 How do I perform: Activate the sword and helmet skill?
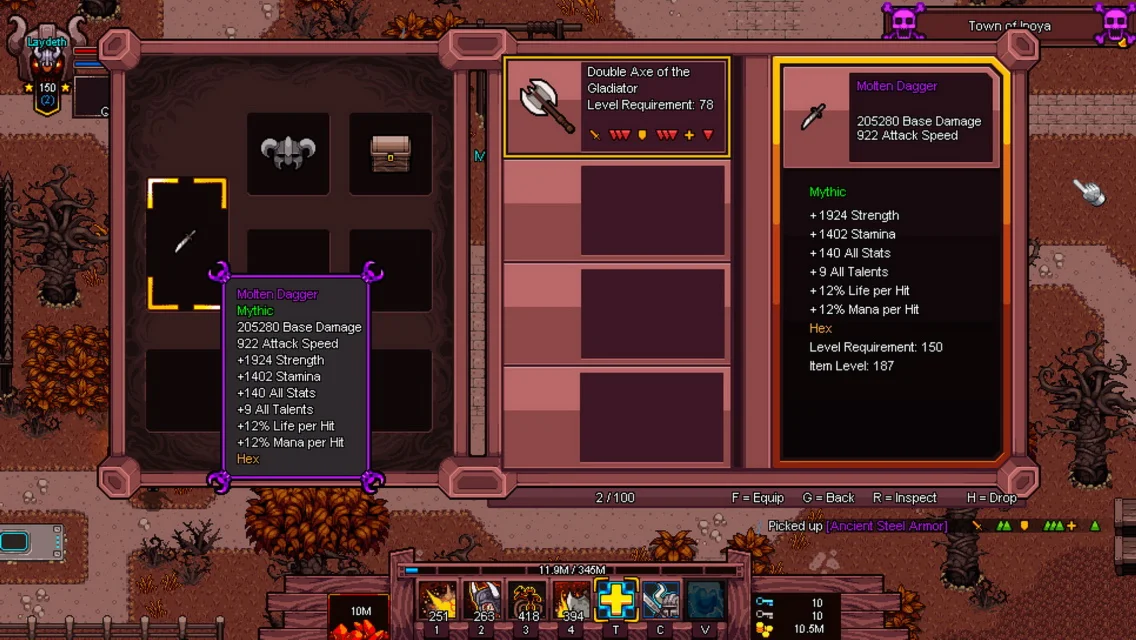661,601
